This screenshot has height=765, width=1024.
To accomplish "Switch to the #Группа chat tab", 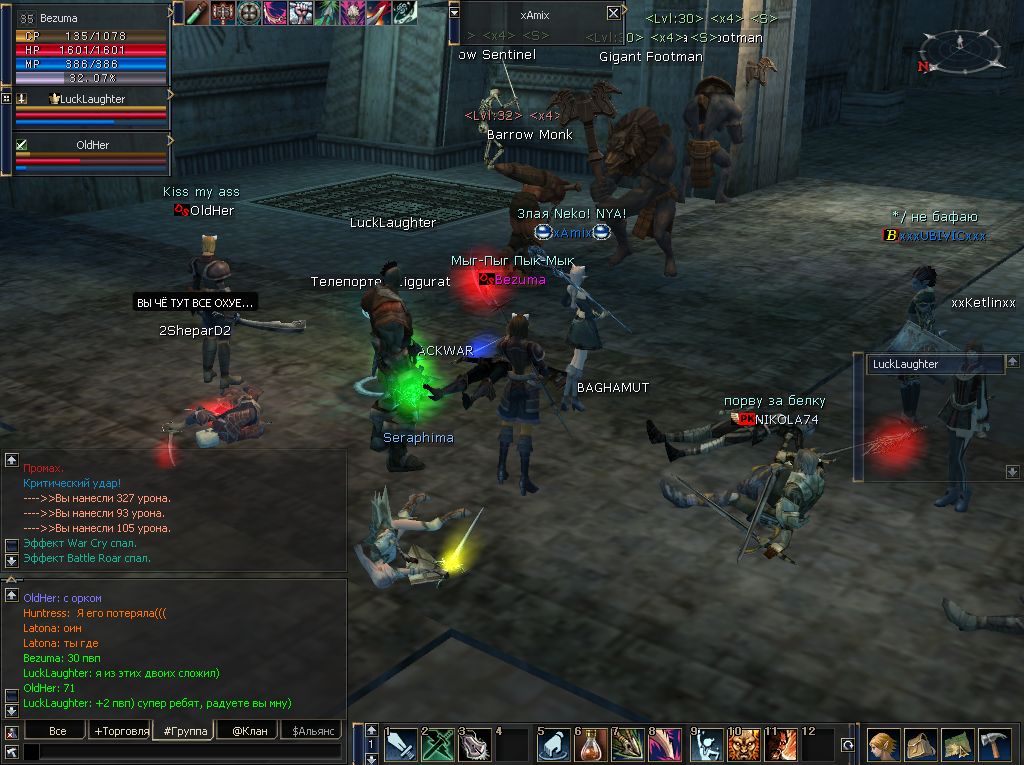I will [184, 731].
